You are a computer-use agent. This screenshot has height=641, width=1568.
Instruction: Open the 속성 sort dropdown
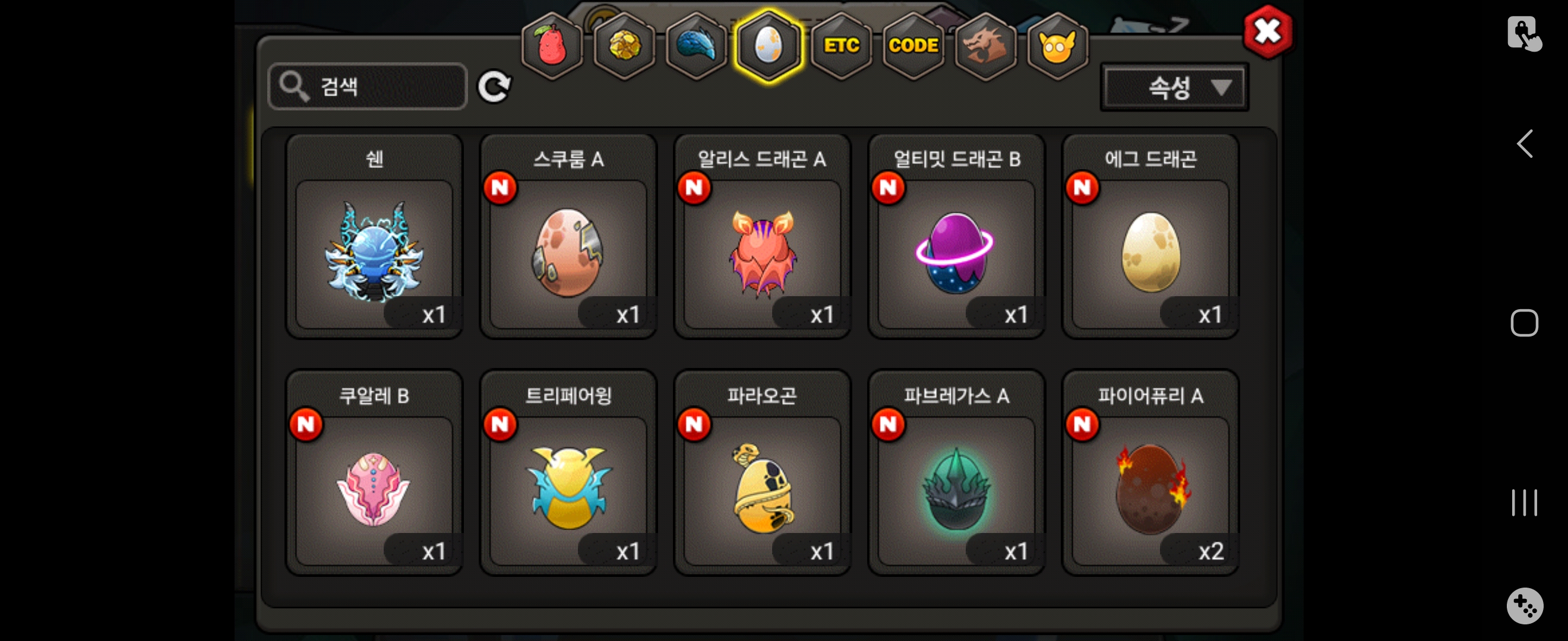point(1174,88)
